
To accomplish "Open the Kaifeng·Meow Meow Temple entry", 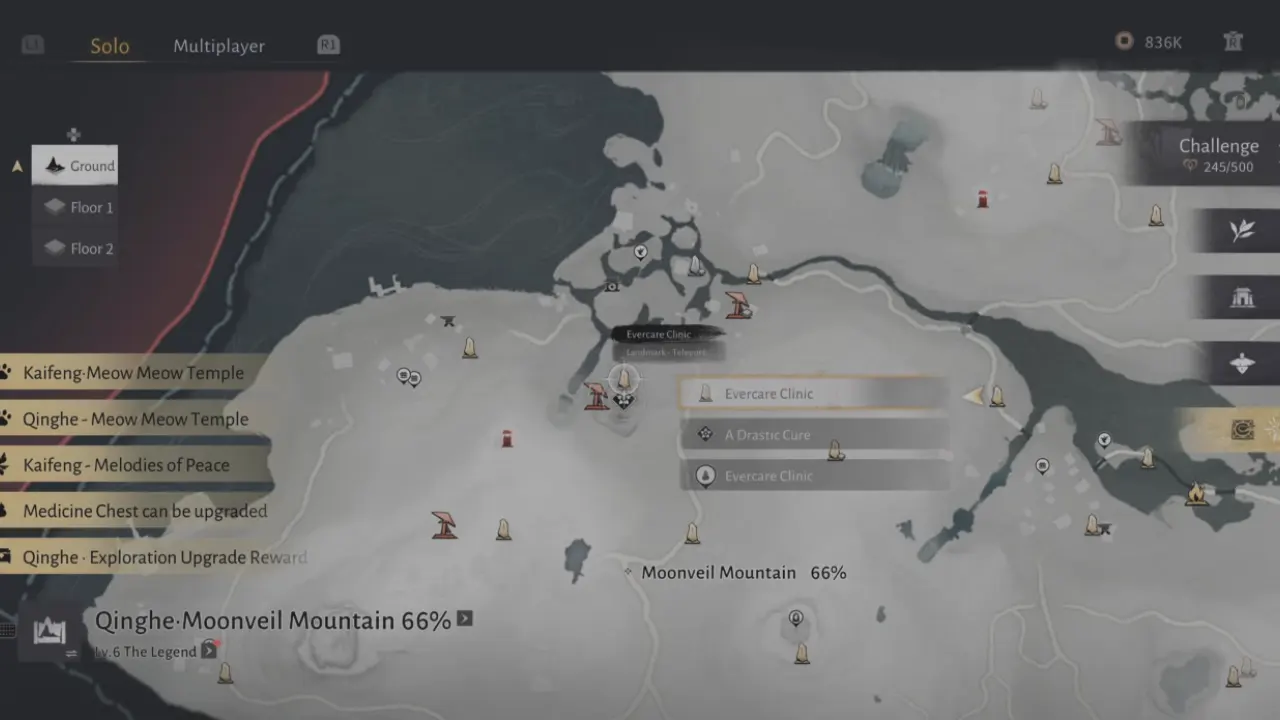I will click(x=132, y=373).
